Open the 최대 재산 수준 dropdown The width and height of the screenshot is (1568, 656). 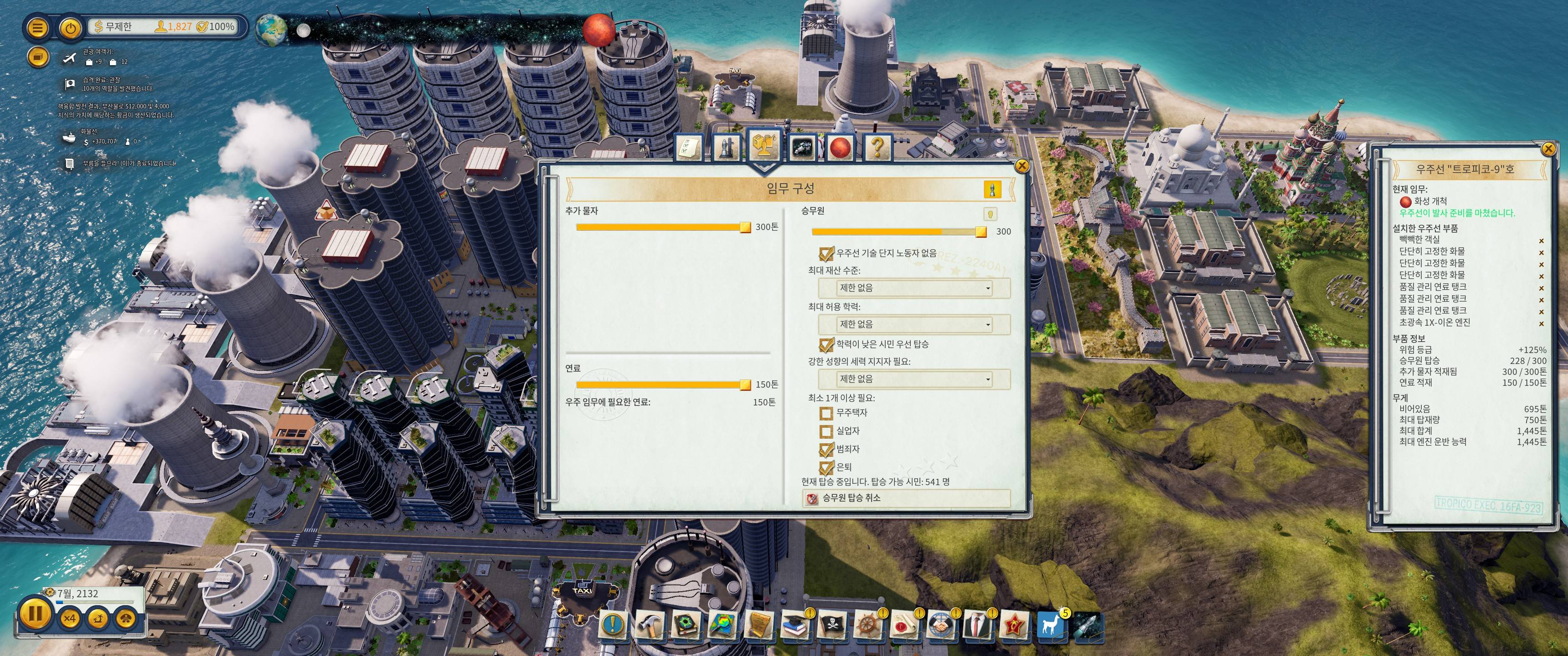913,288
